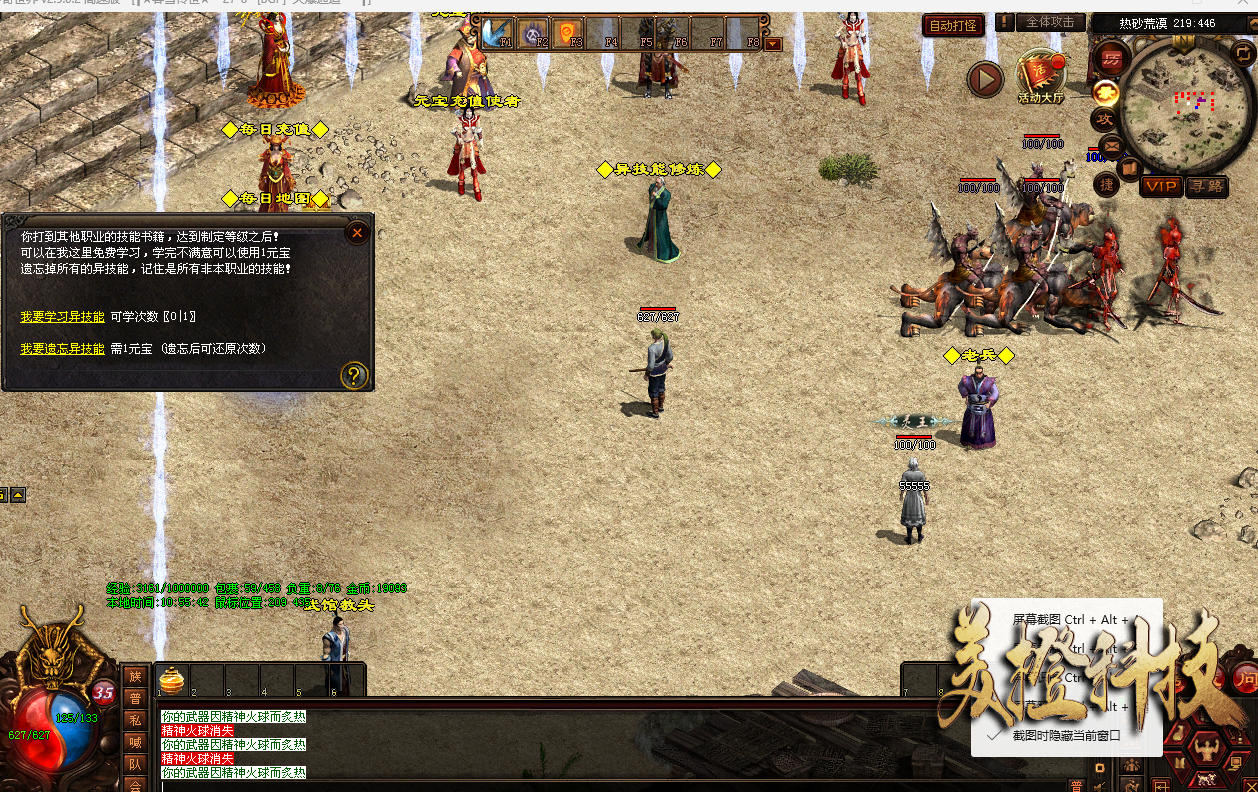
Task: Toggle 自动打怪 auto-fight button
Action: coord(952,26)
